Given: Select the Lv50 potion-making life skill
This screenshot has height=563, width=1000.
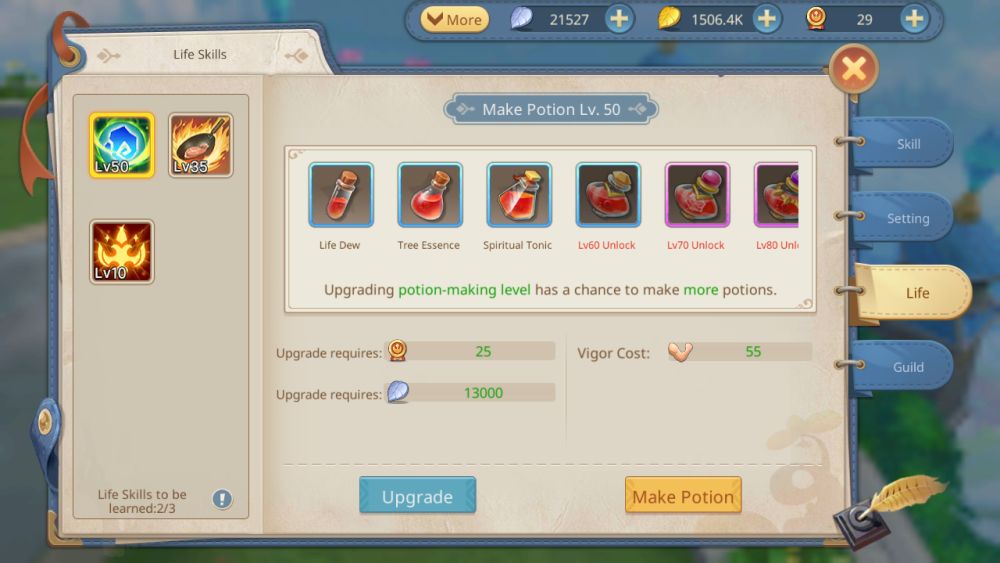Looking at the screenshot, I should pos(122,145).
